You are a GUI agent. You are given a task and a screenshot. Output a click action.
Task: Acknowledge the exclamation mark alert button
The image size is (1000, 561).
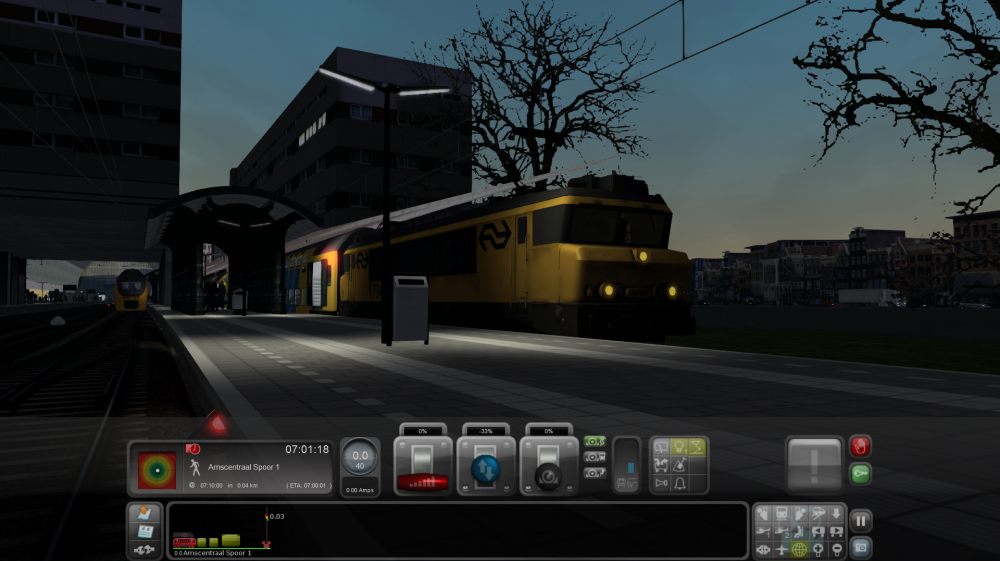pos(814,464)
